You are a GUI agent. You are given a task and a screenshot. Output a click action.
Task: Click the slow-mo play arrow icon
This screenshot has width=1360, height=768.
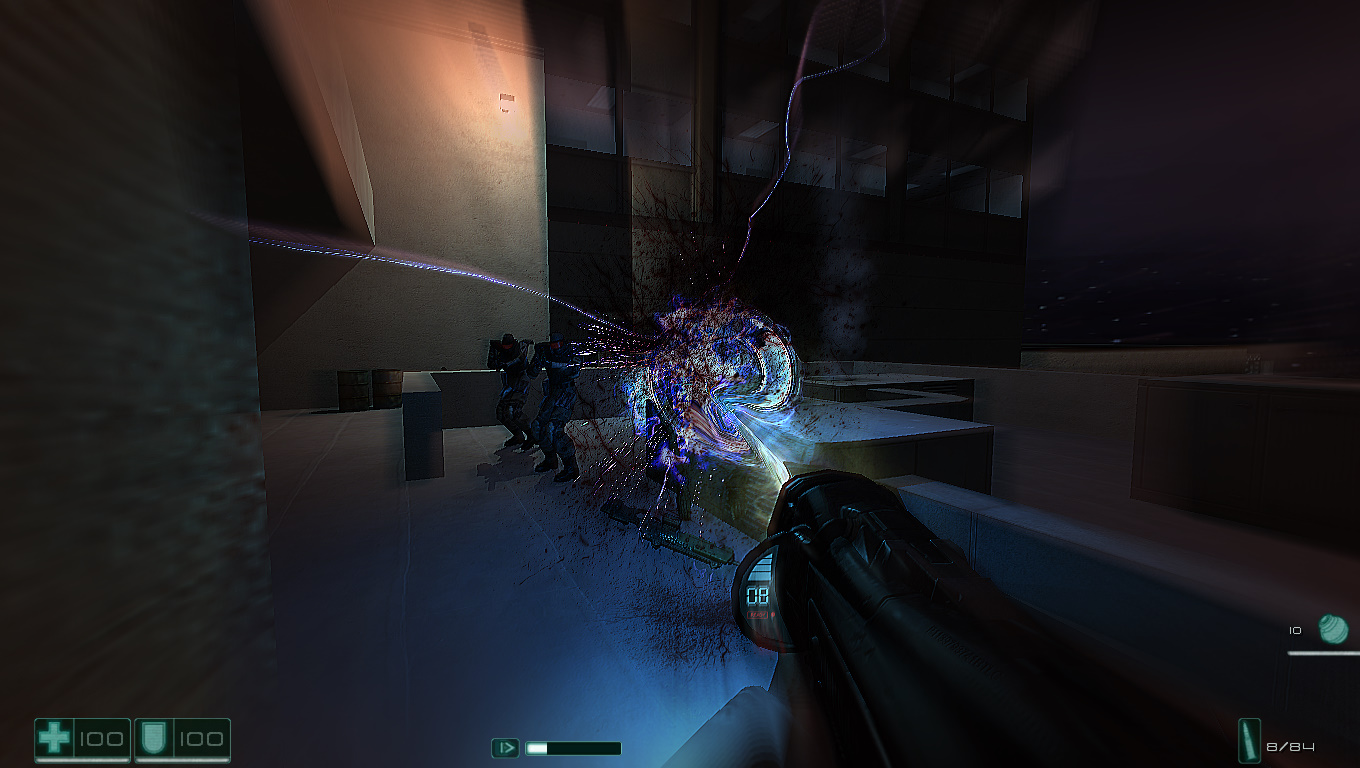tap(508, 746)
